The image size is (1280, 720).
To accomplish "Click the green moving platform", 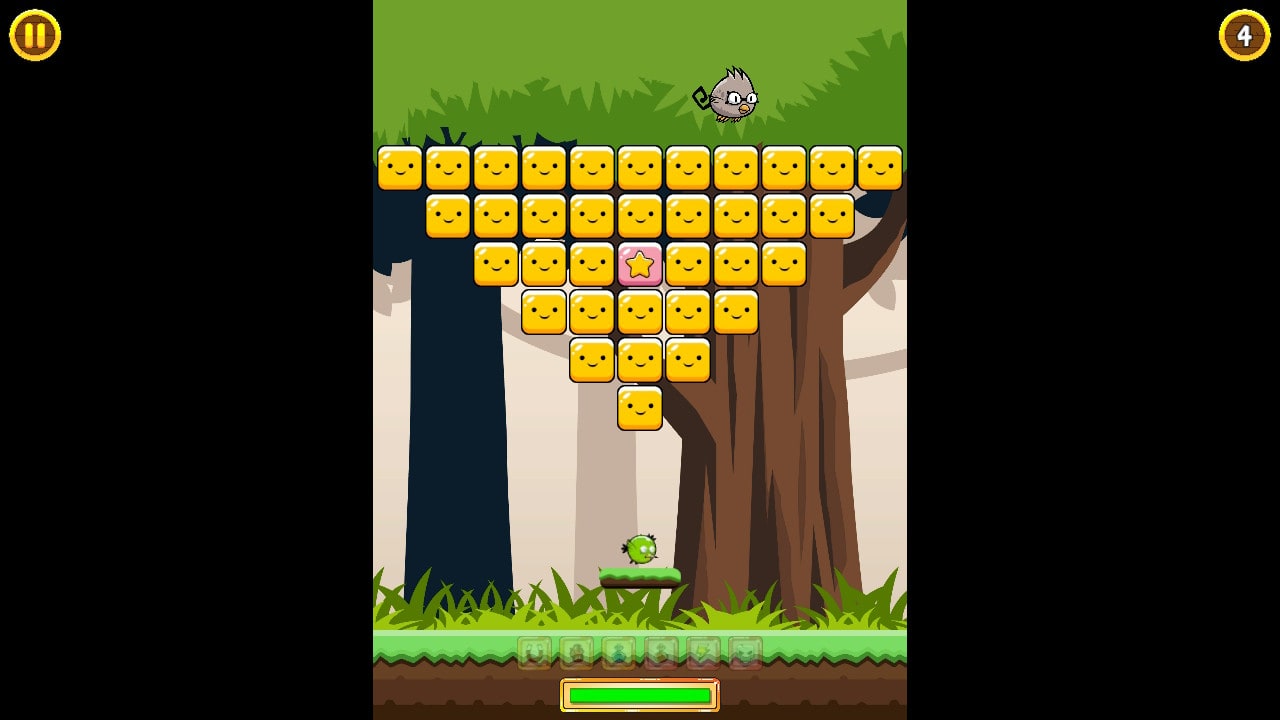I will pos(643,575).
